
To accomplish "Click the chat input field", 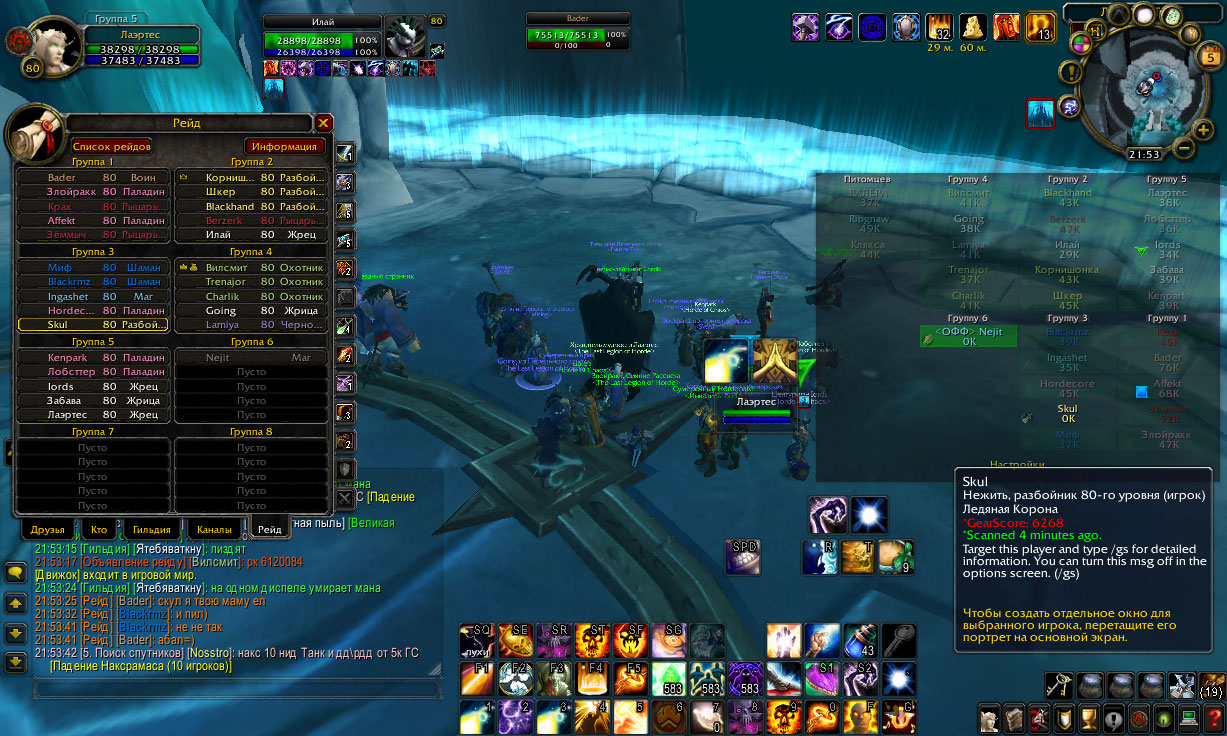I will point(235,688).
